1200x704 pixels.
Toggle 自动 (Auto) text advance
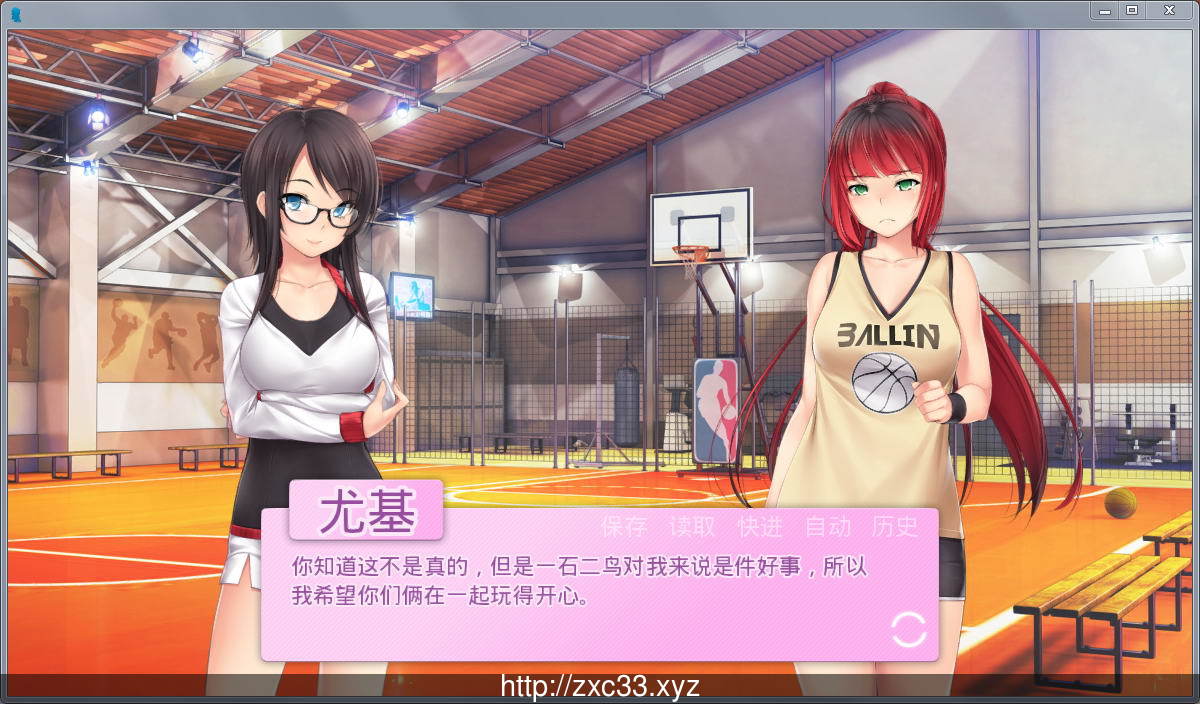pyautogui.click(x=828, y=527)
